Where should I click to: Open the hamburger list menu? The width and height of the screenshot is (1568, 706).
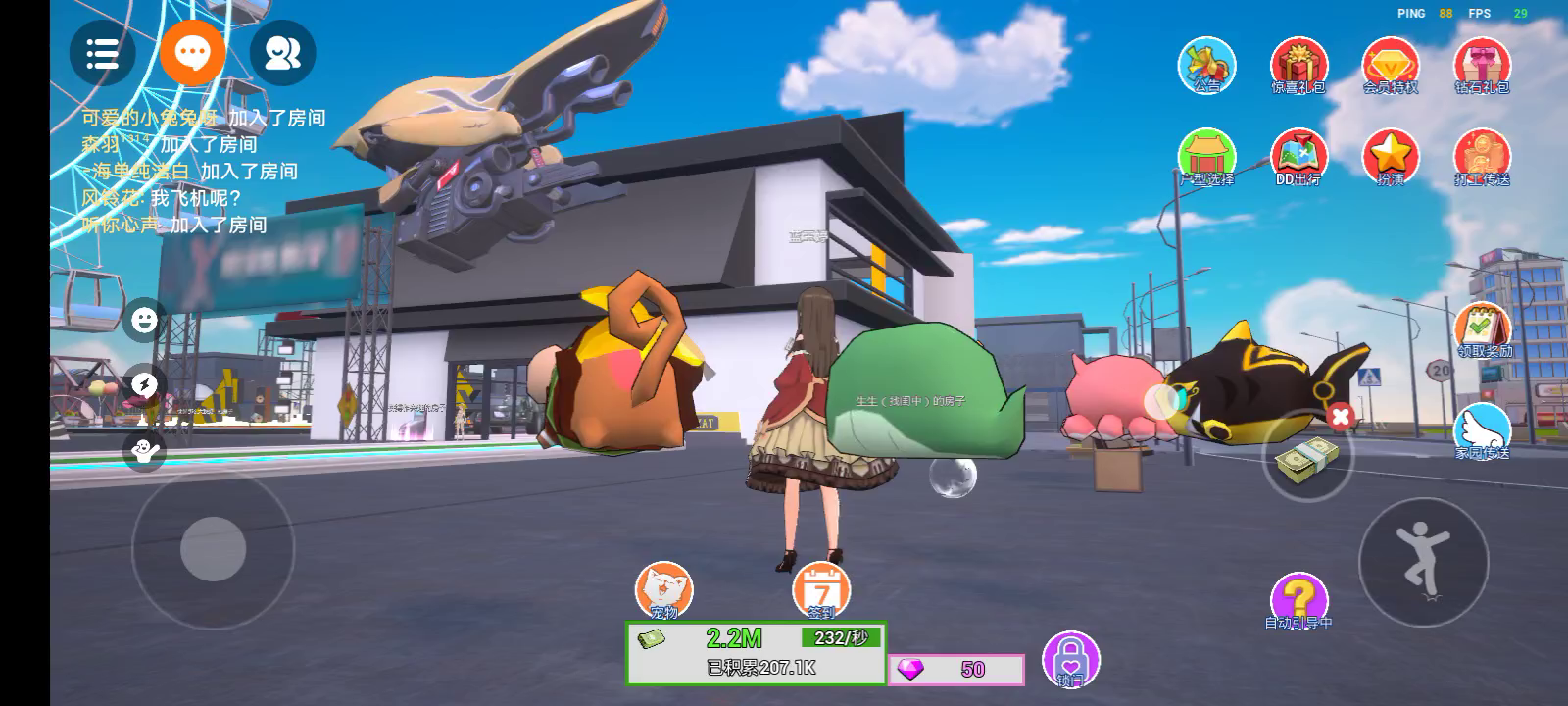(x=102, y=53)
